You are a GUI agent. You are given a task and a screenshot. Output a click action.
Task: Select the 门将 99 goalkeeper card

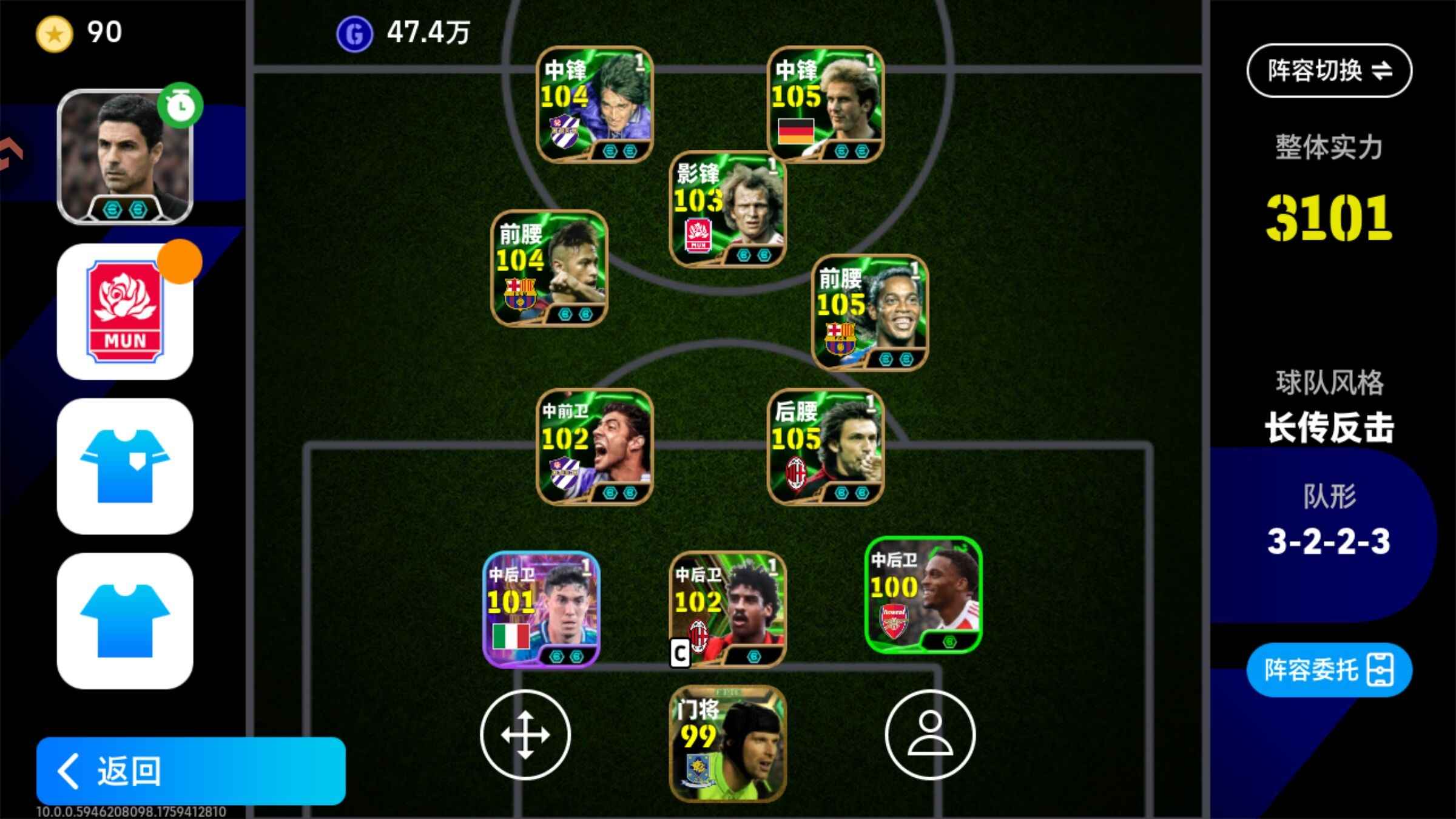pyautogui.click(x=728, y=744)
